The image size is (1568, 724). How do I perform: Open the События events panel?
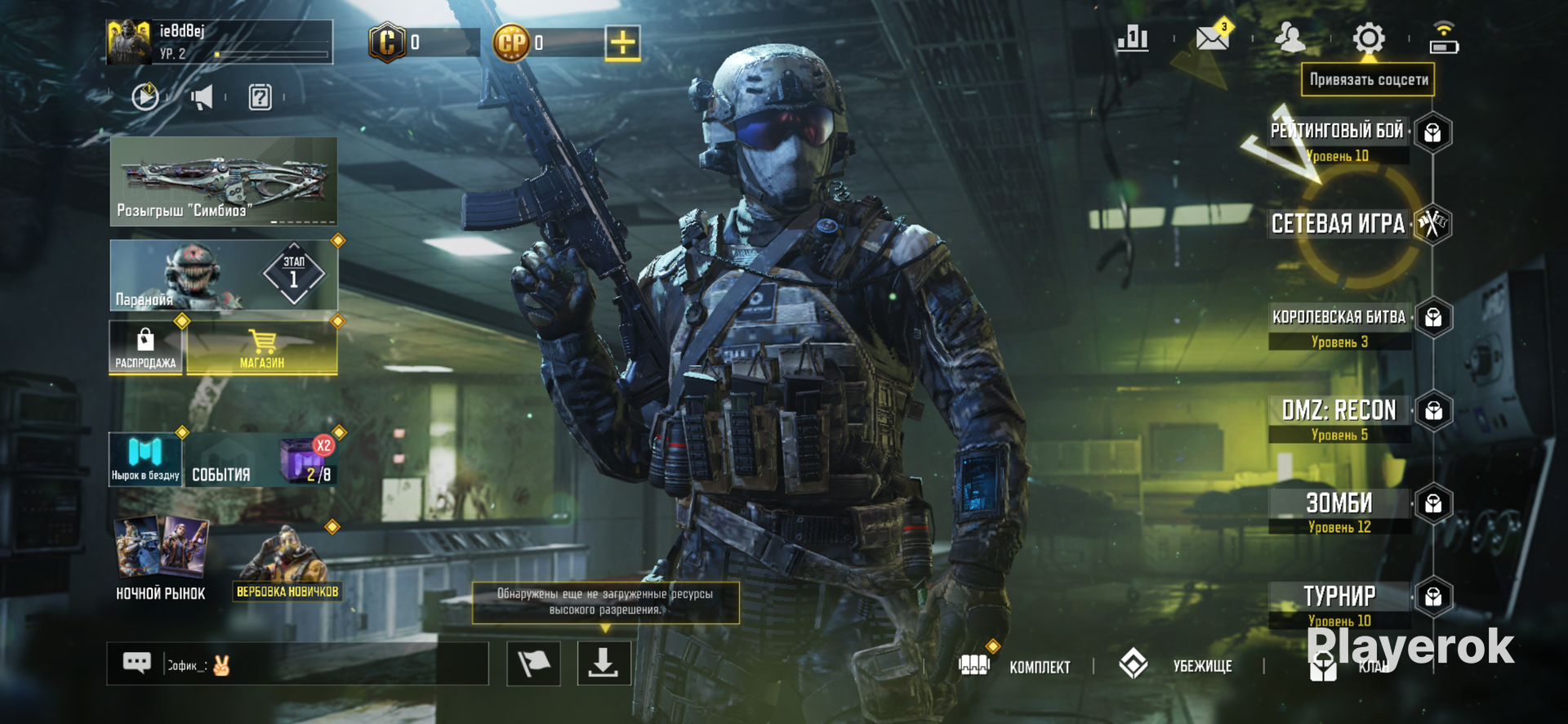[x=260, y=461]
